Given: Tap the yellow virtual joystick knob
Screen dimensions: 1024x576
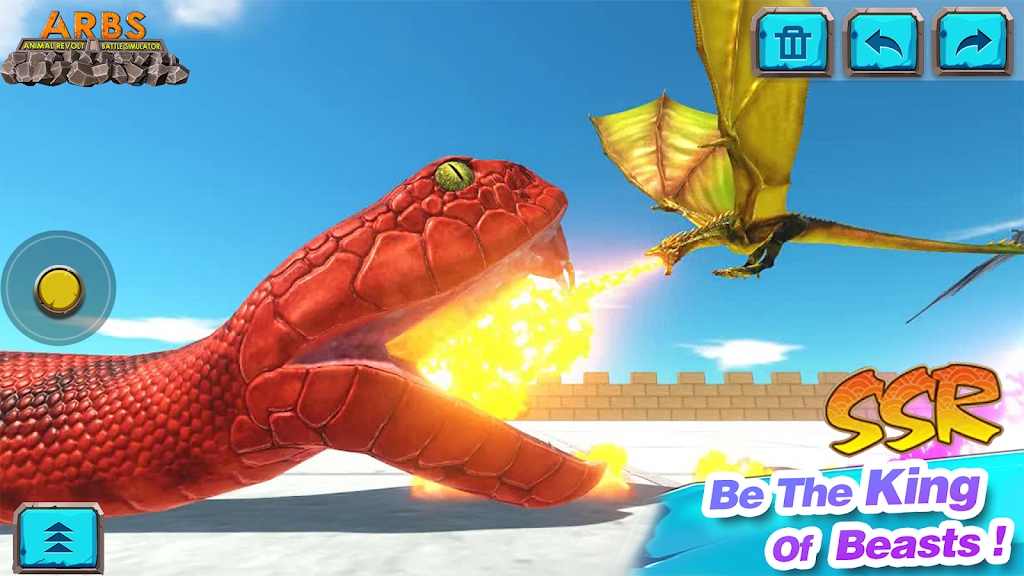Looking at the screenshot, I should pos(58,290).
